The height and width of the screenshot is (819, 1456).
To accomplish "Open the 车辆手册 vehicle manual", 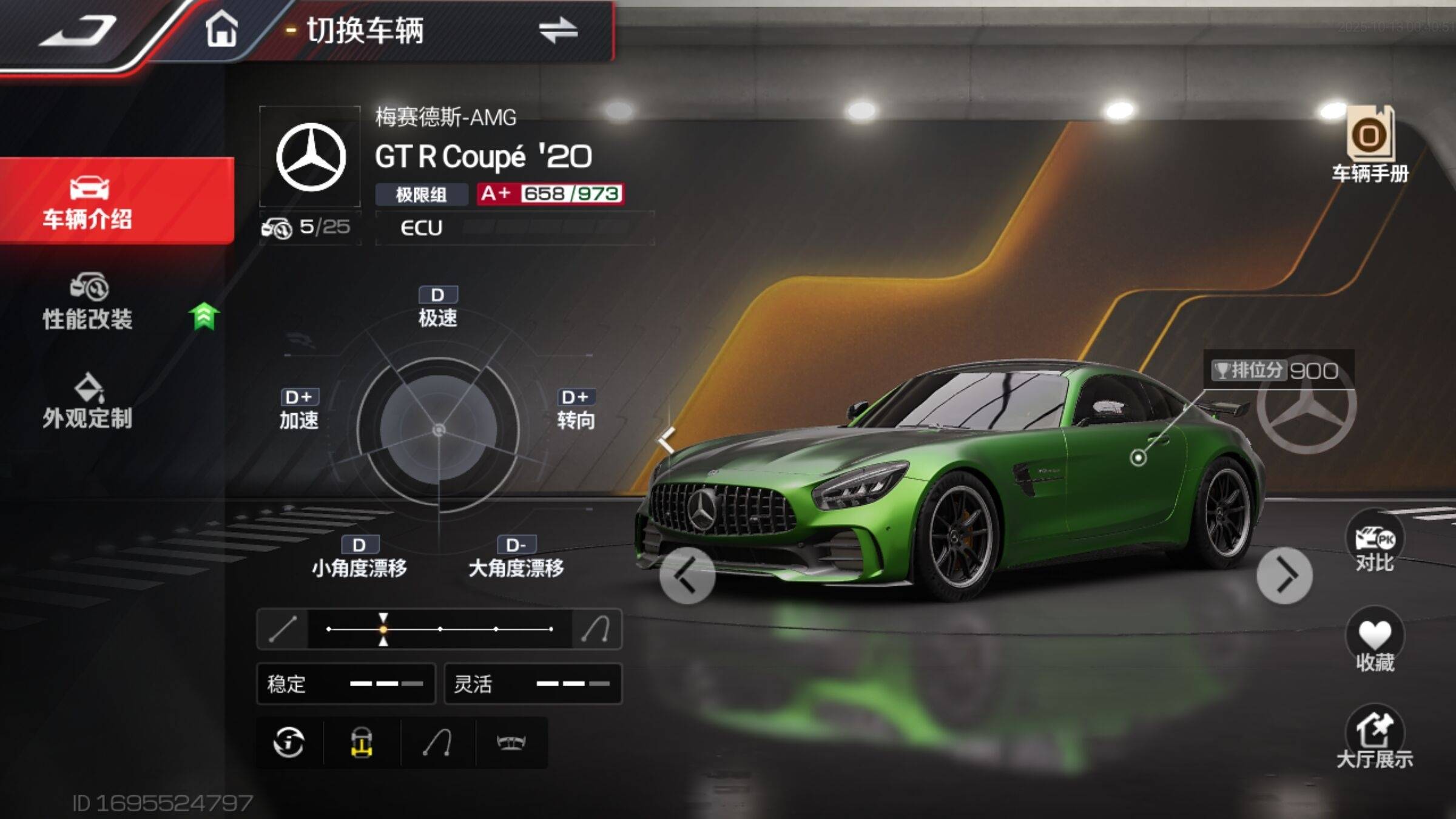I will [x=1370, y=146].
